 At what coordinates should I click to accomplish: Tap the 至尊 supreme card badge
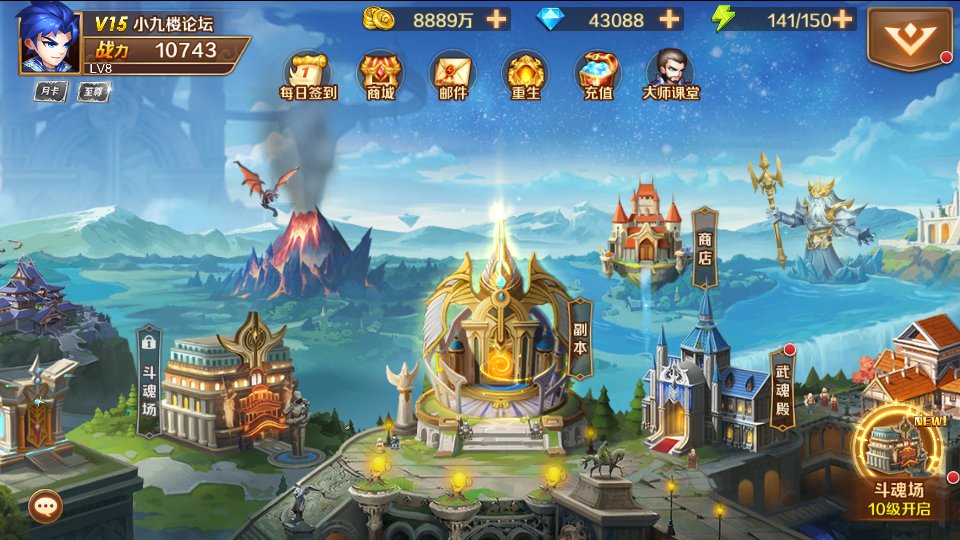click(x=94, y=91)
